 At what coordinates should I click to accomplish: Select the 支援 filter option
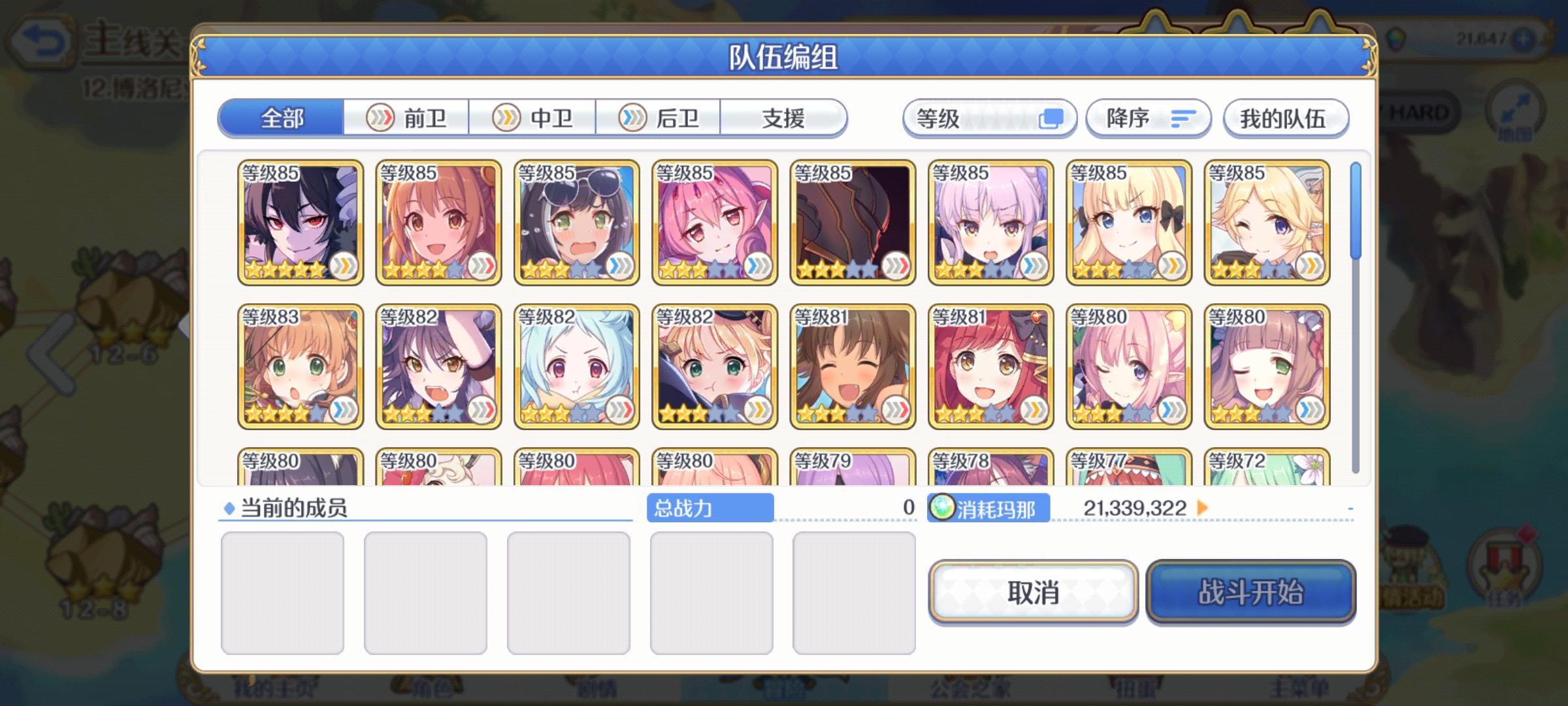(784, 118)
